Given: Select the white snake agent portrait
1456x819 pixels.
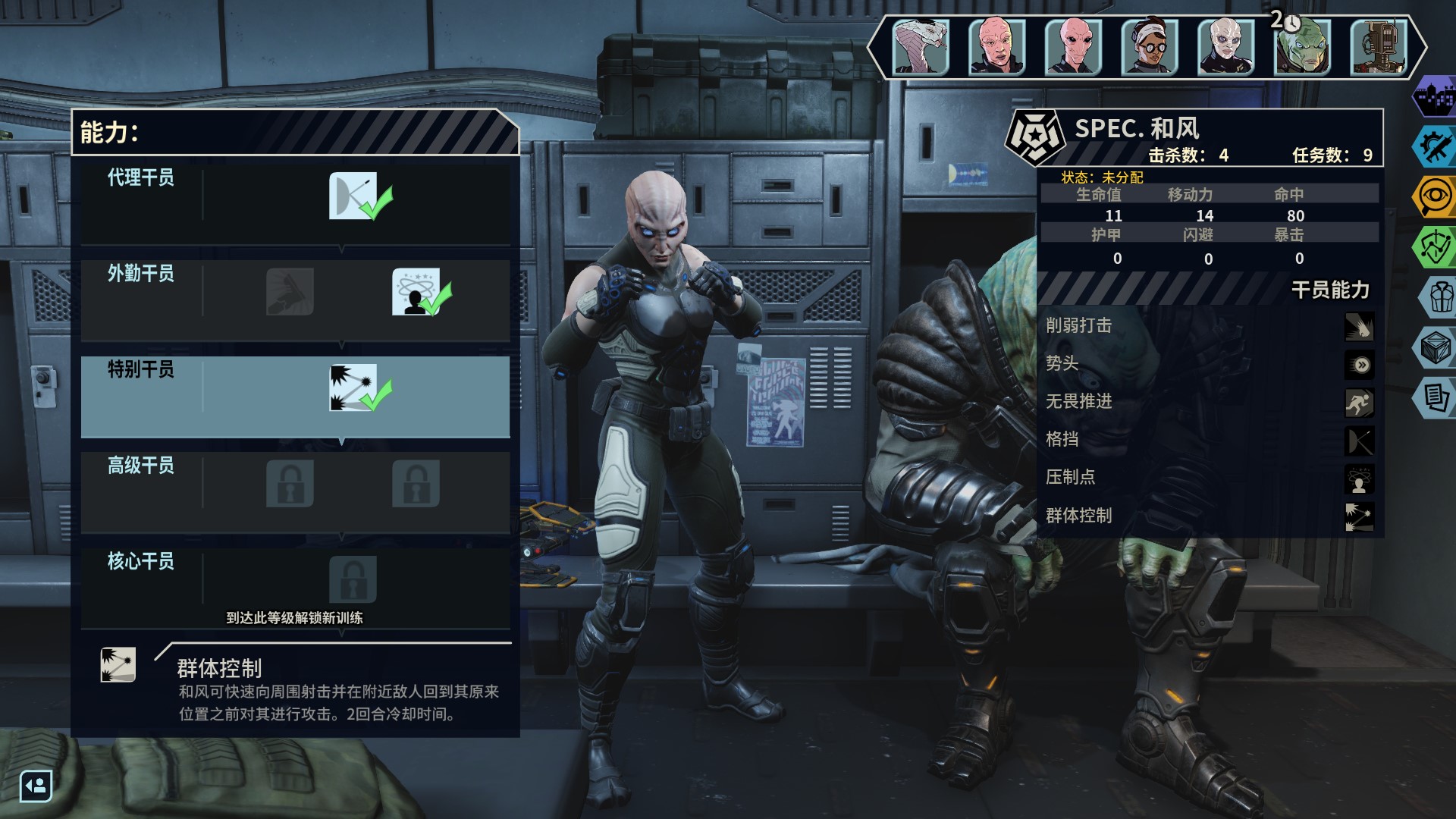Looking at the screenshot, I should pyautogui.click(x=921, y=47).
